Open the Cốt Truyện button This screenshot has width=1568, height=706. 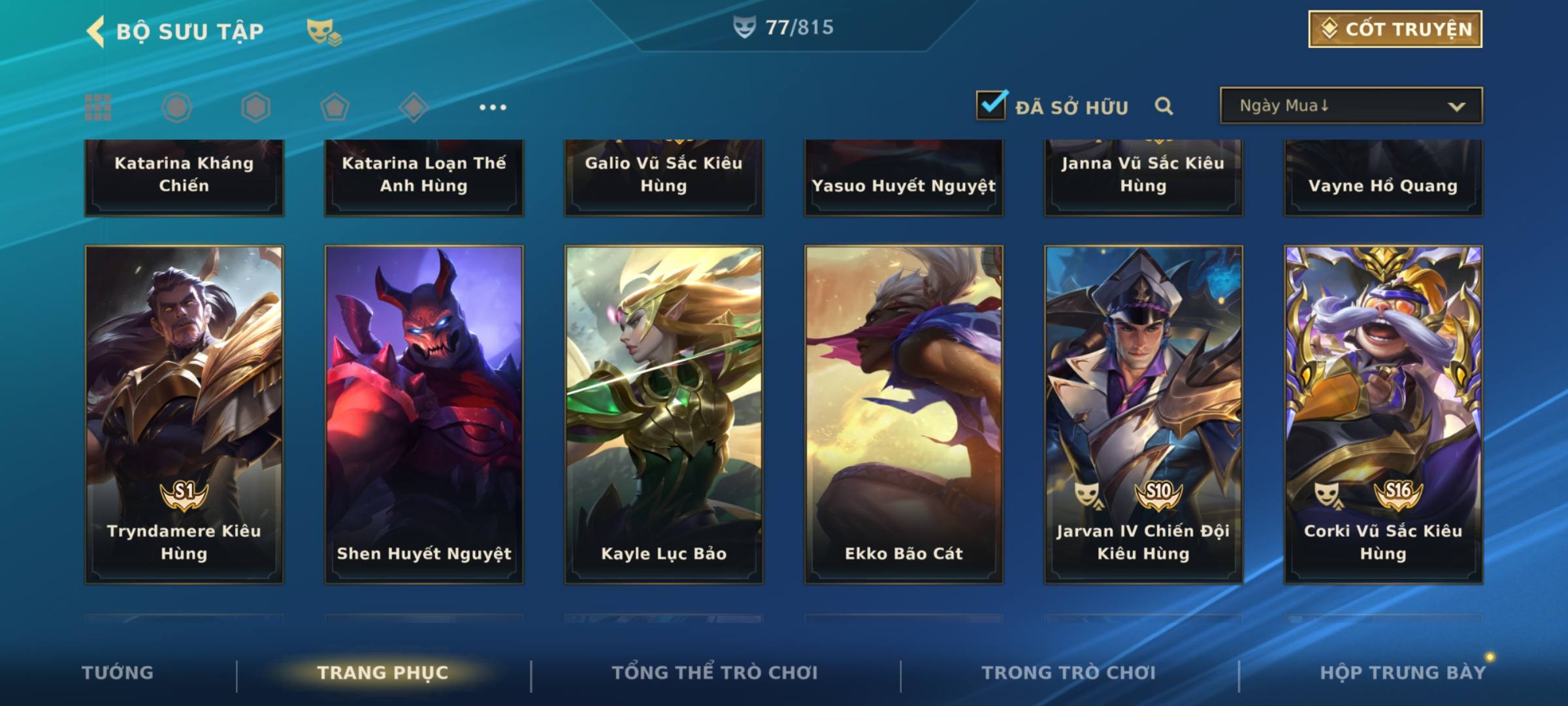[x=1395, y=29]
